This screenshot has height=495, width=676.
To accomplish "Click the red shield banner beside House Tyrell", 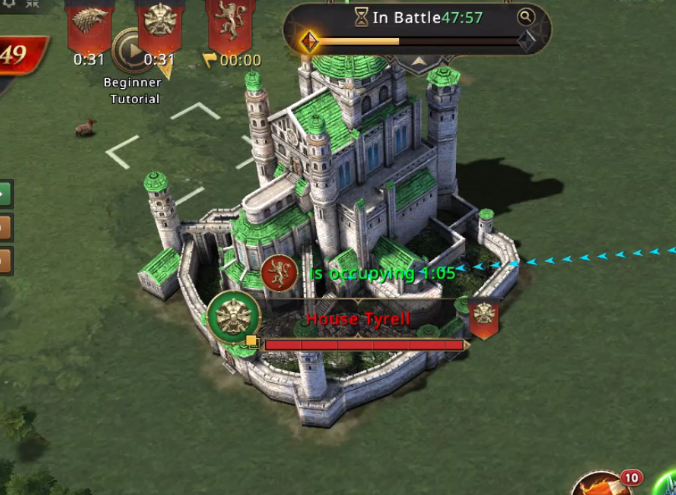I will click(484, 318).
